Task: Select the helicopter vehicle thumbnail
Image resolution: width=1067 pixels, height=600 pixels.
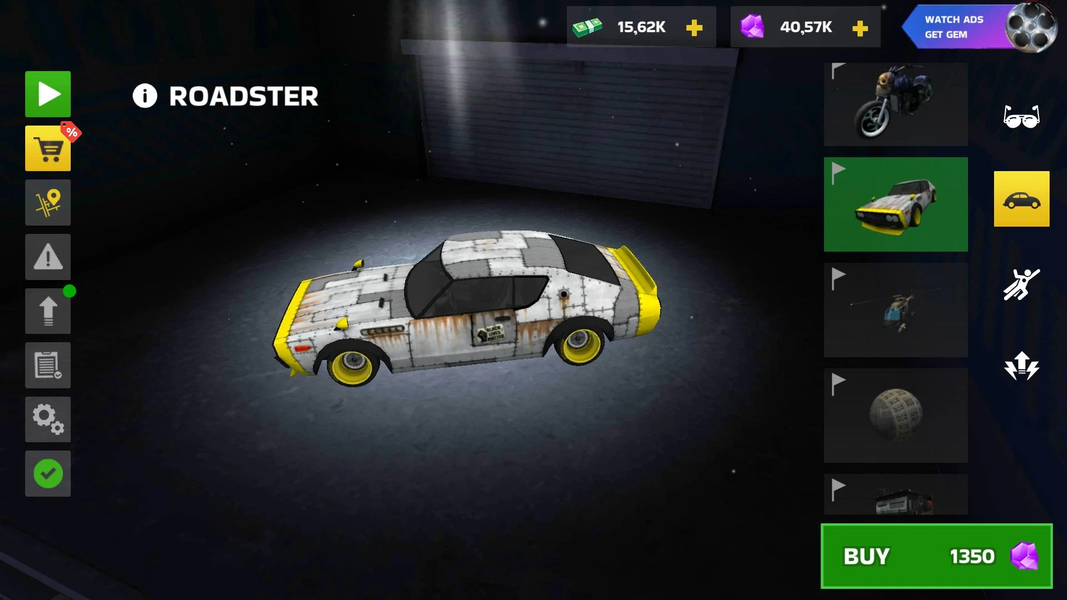Action: click(x=895, y=309)
